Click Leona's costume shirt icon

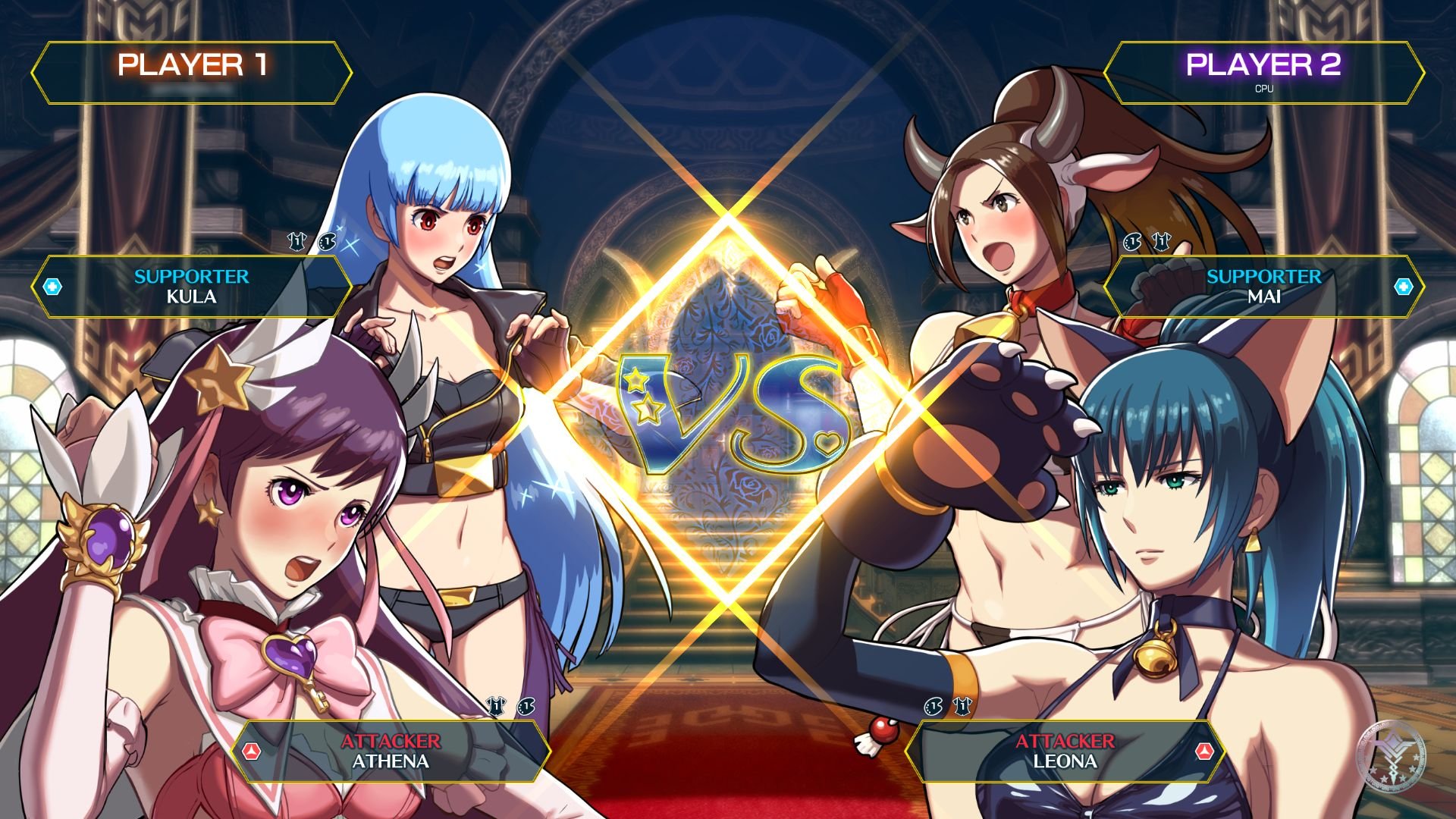(x=961, y=705)
